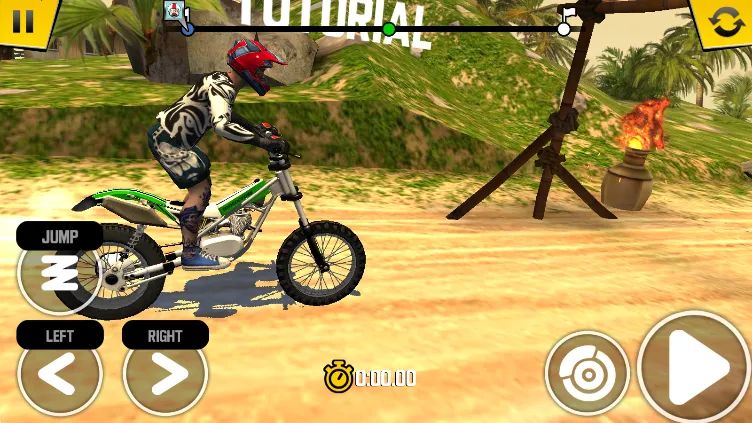Pause the game with the yellow pause button
752x423 pixels.
pos(23,20)
